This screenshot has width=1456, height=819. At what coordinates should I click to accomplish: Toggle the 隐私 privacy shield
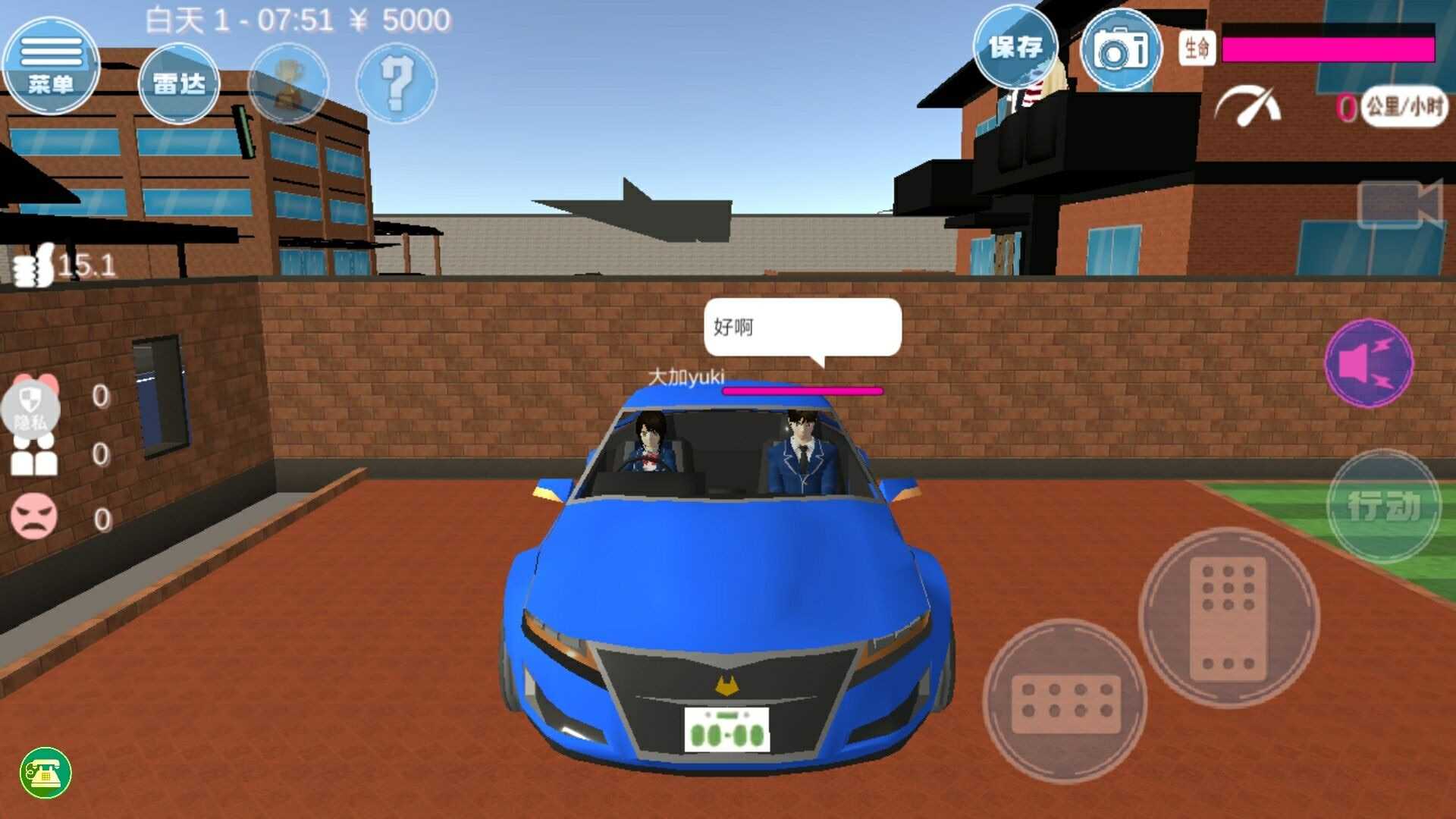click(29, 404)
